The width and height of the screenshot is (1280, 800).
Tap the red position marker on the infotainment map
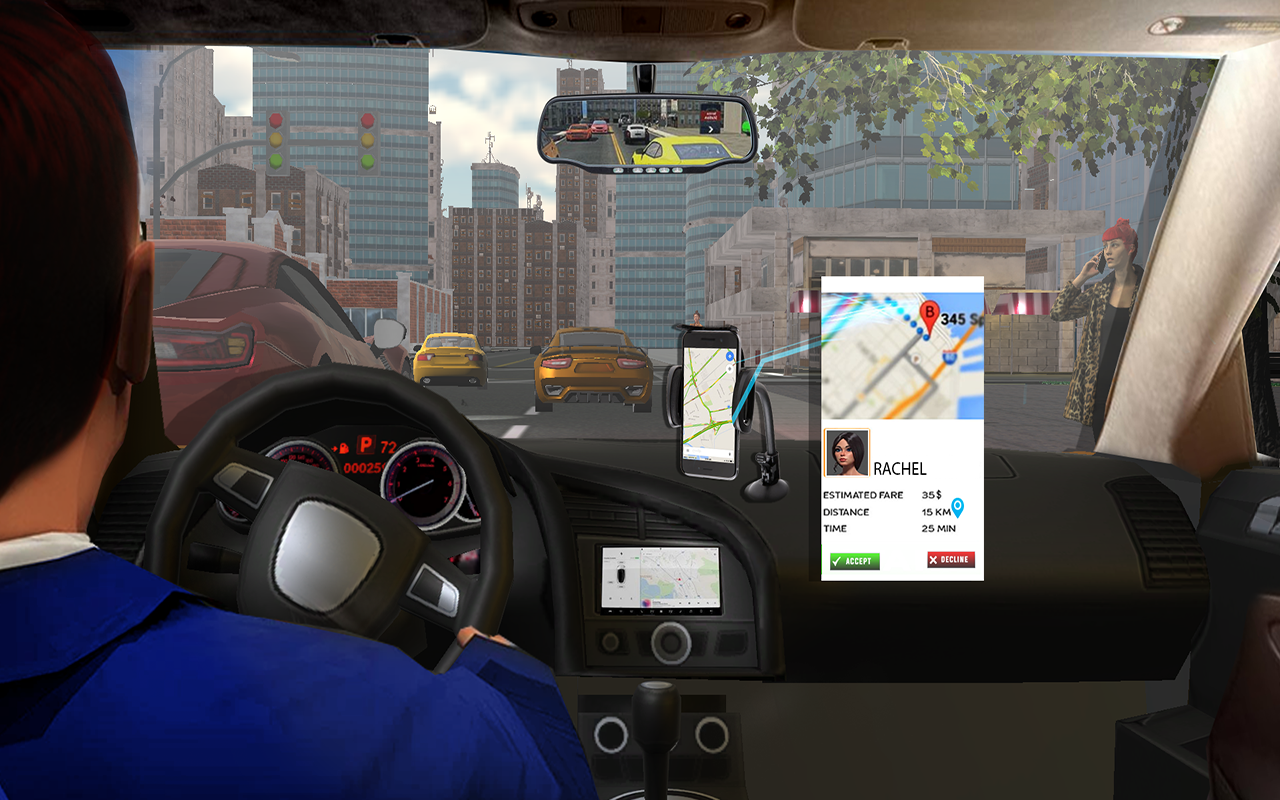pos(679,579)
